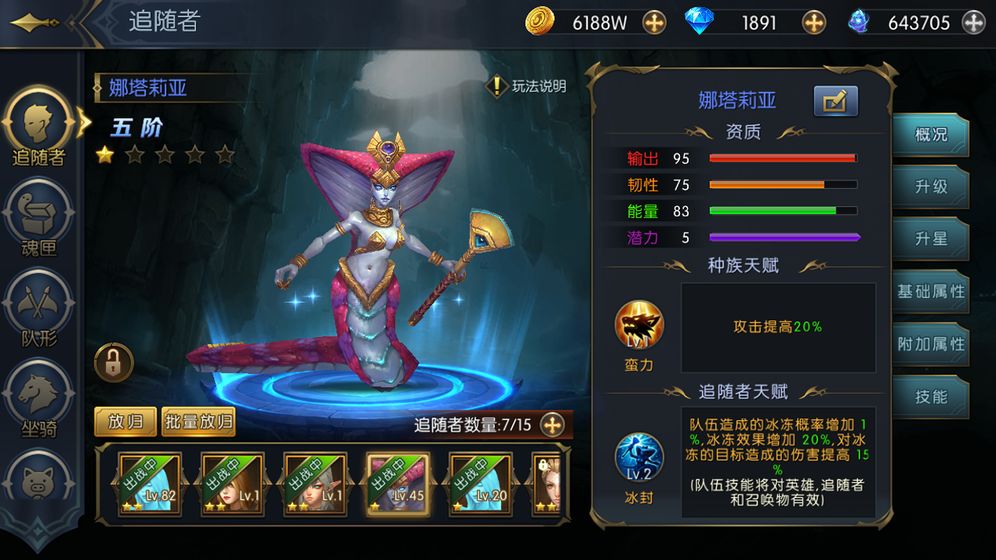Switch to the 基础属性 tab
The height and width of the screenshot is (560, 996).
pyautogui.click(x=930, y=292)
